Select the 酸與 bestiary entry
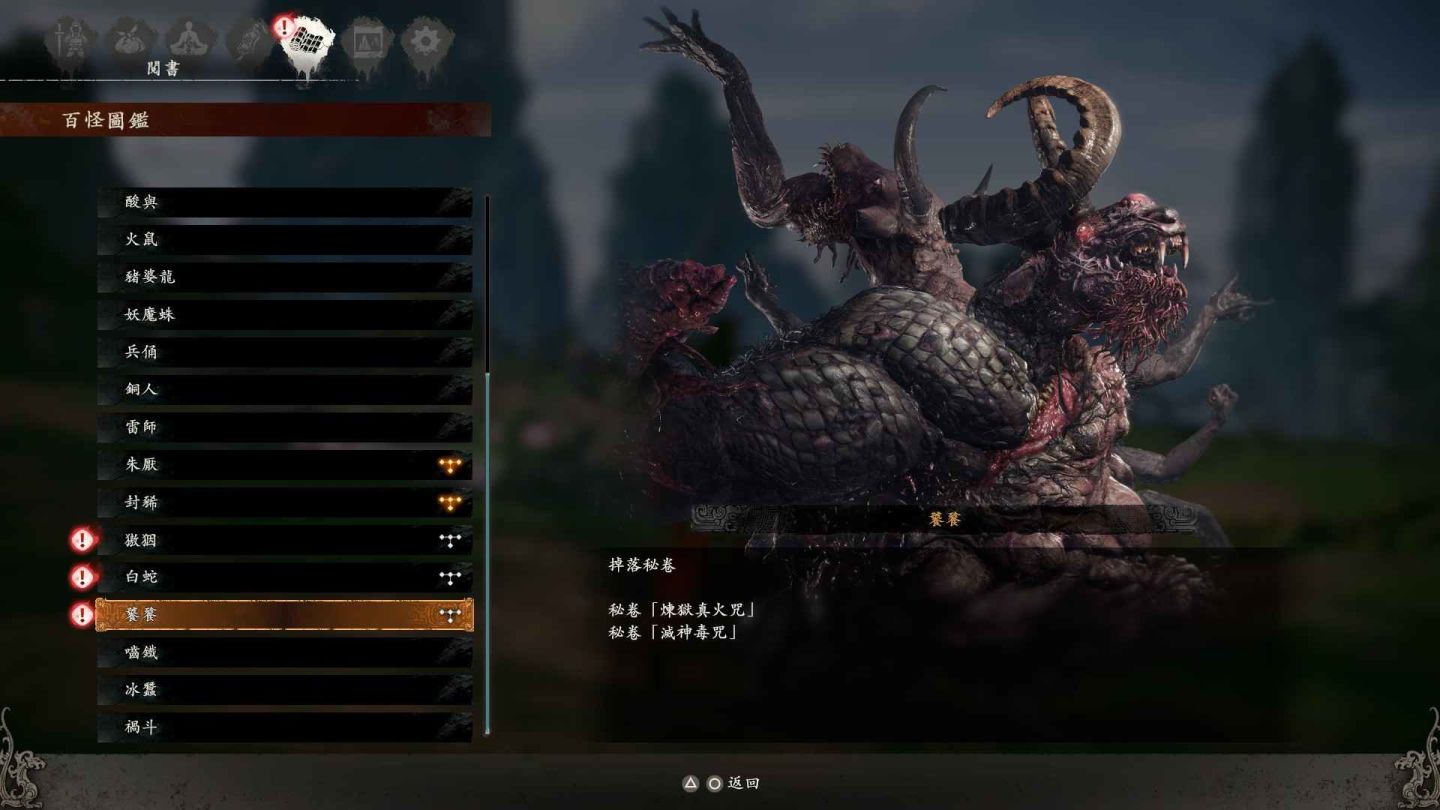The height and width of the screenshot is (810, 1440). click(x=284, y=202)
